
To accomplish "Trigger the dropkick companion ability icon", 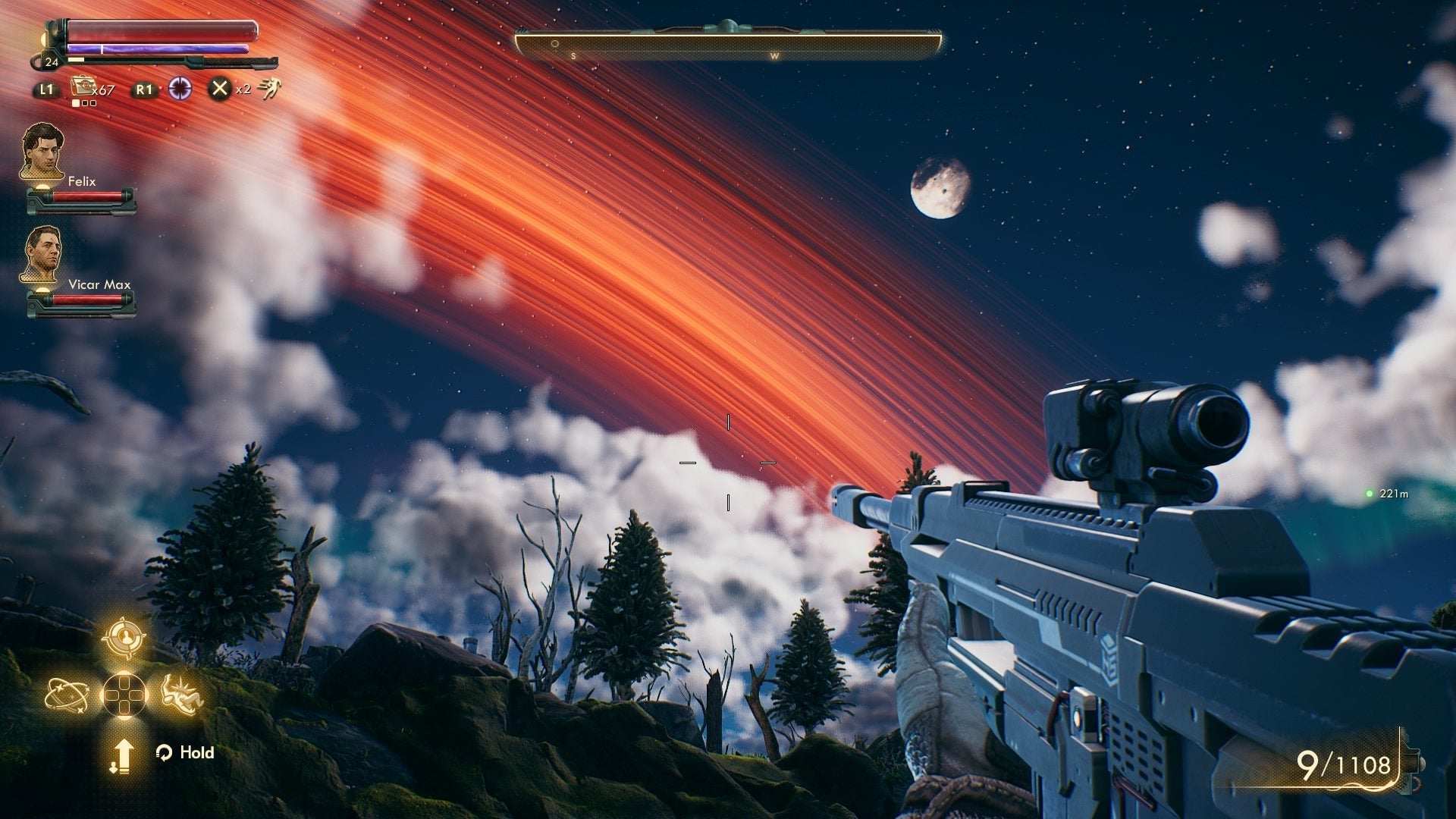I will point(182,695).
